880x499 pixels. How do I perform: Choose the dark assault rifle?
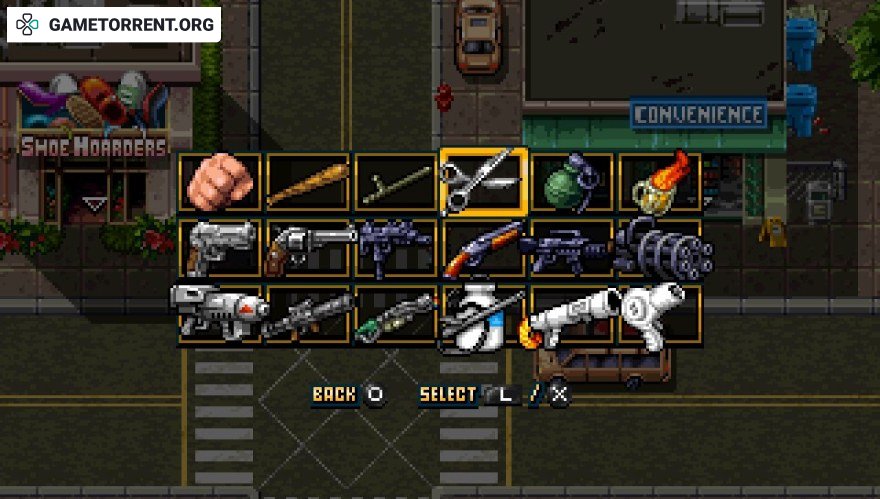tap(572, 247)
